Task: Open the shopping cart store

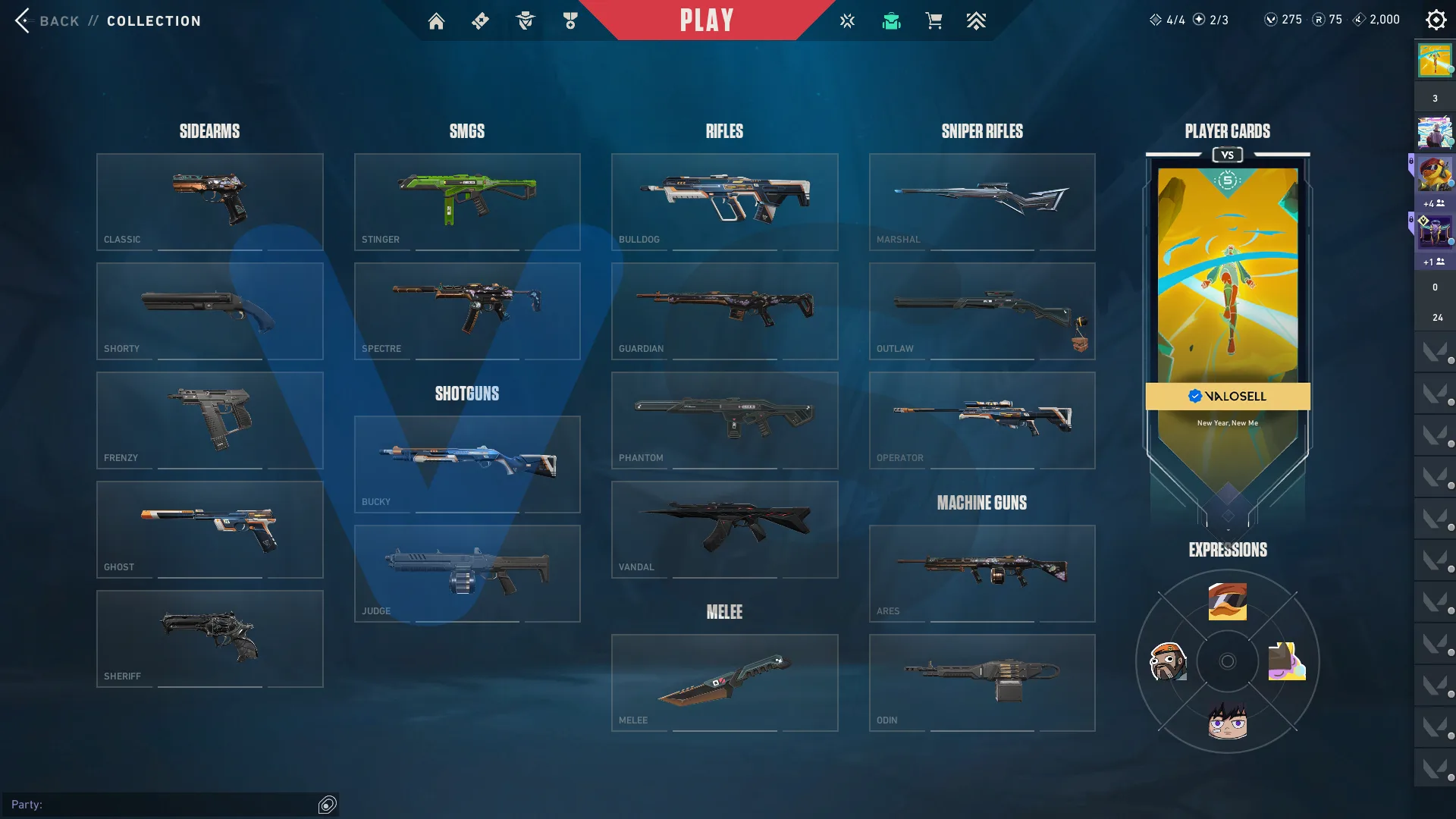Action: coord(934,21)
